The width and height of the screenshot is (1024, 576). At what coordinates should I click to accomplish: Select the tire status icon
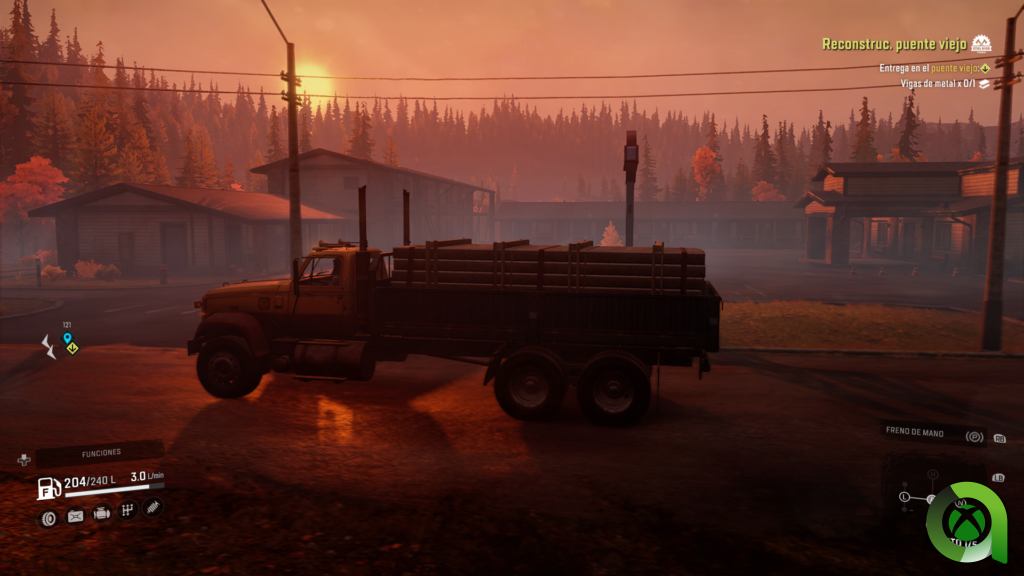point(48,517)
